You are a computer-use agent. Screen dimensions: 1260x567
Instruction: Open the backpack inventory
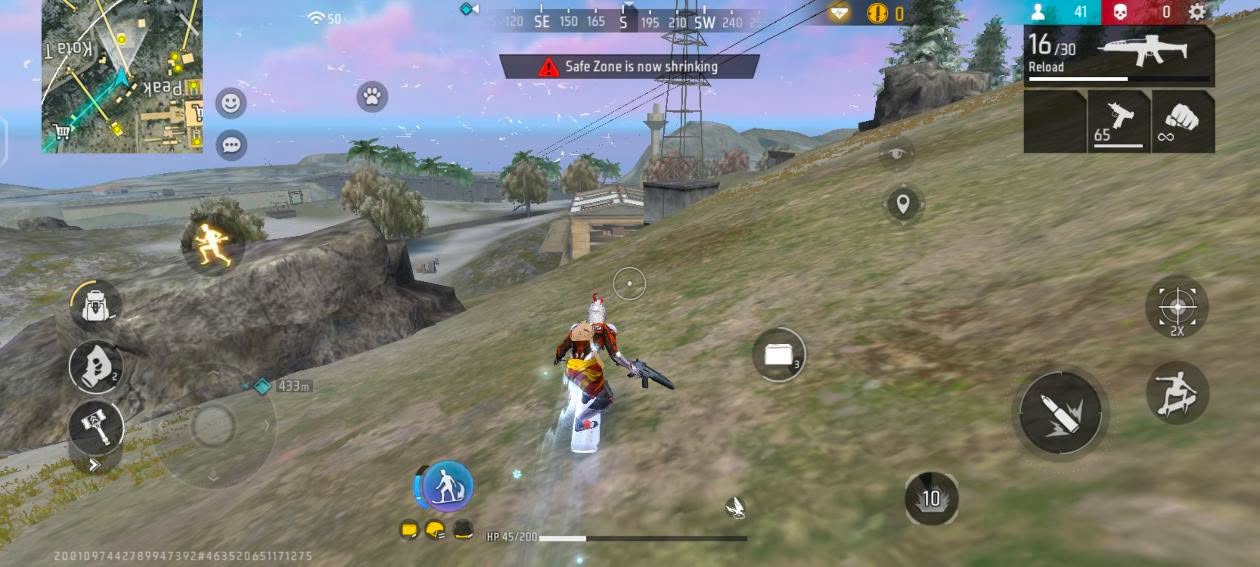(96, 305)
